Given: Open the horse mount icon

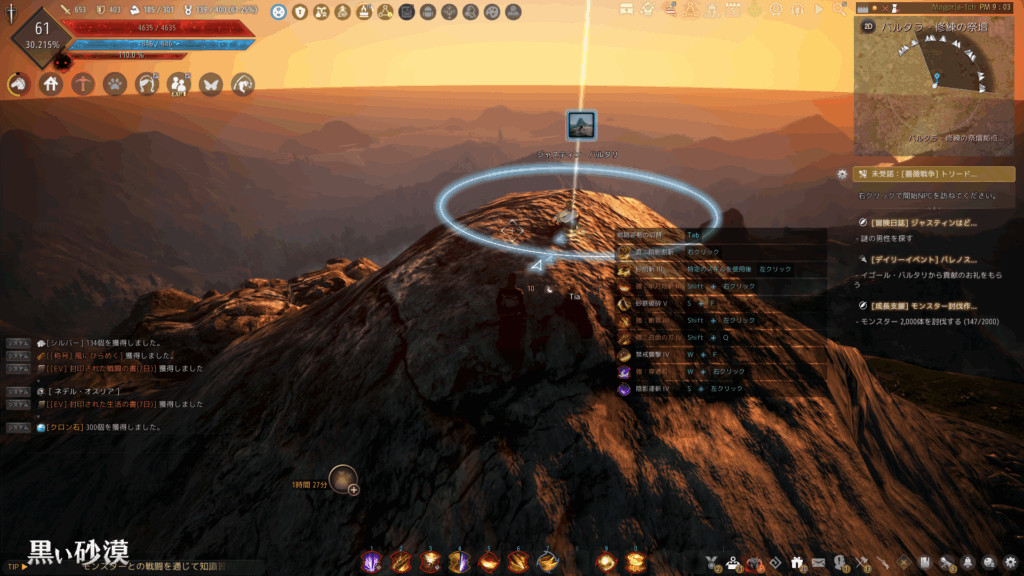Looking at the screenshot, I should 19,85.
